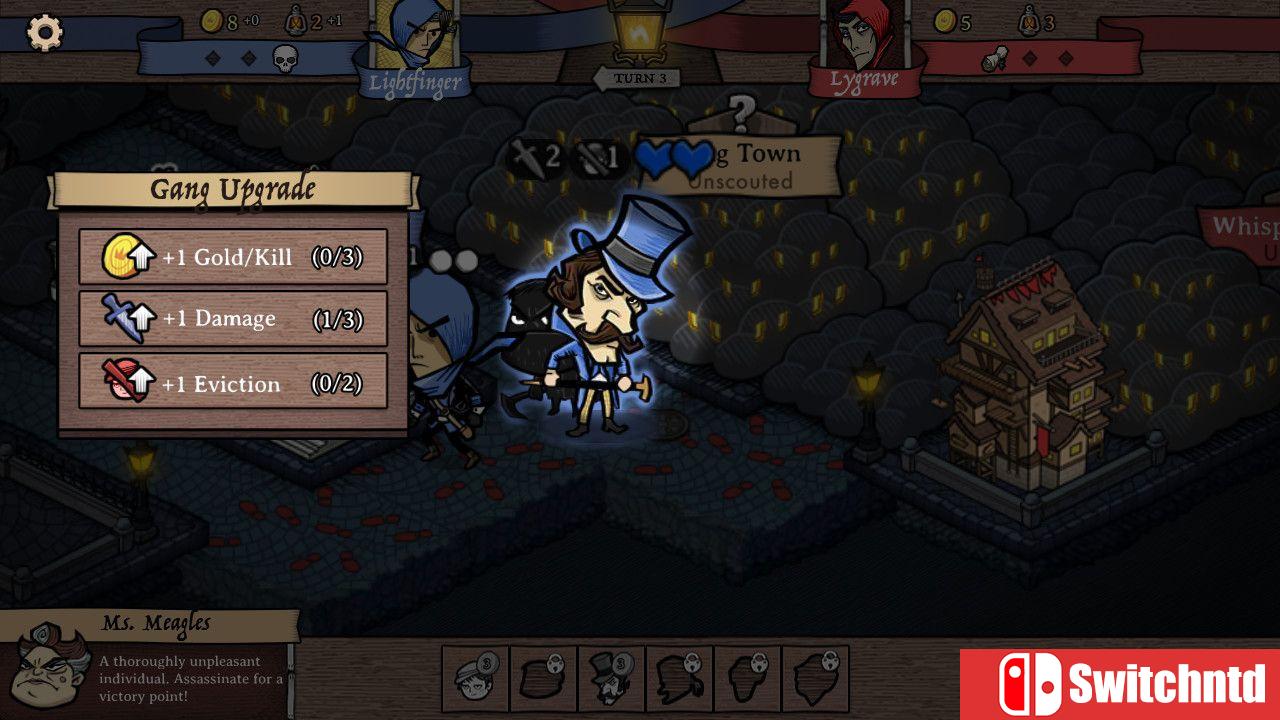
Task: Click the eviction icon beside the town stats
Action: click(x=596, y=156)
